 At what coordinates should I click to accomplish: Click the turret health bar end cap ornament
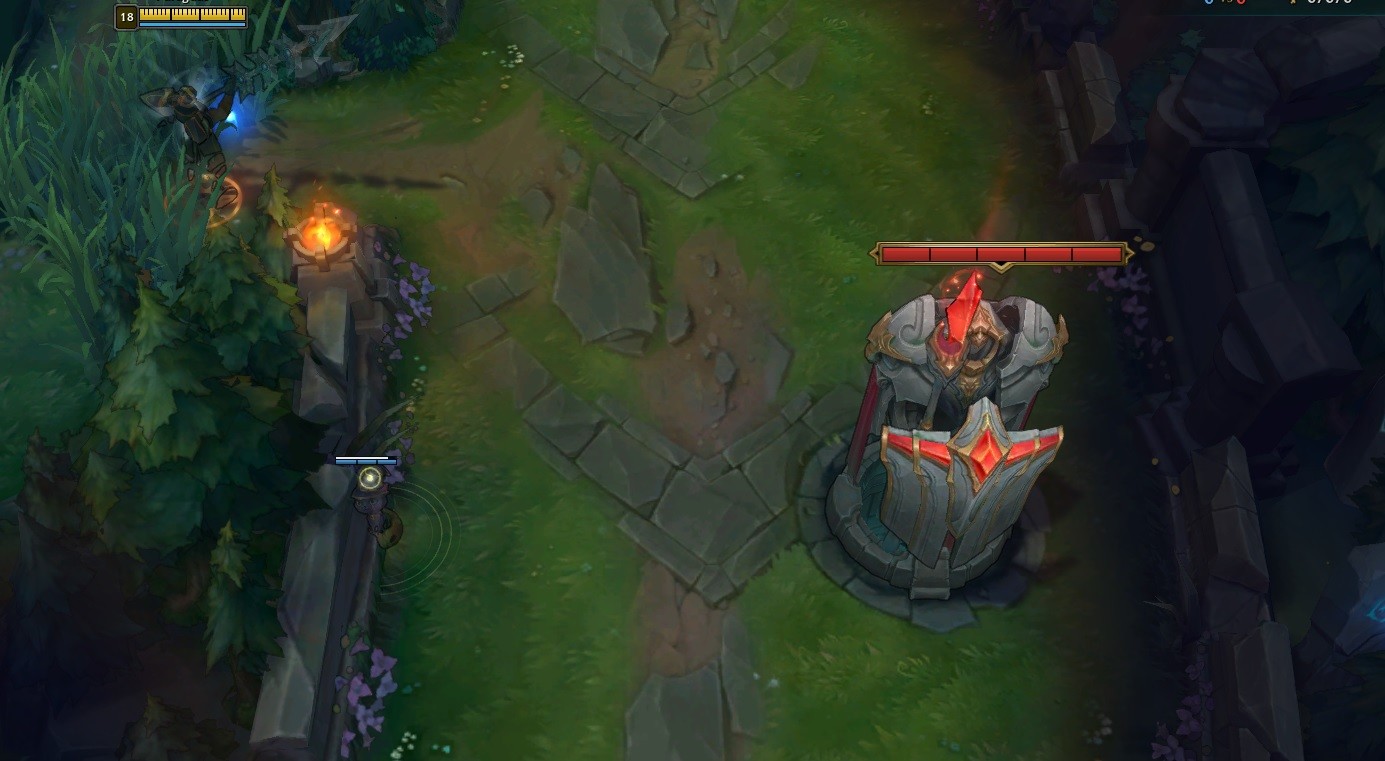tap(1130, 253)
